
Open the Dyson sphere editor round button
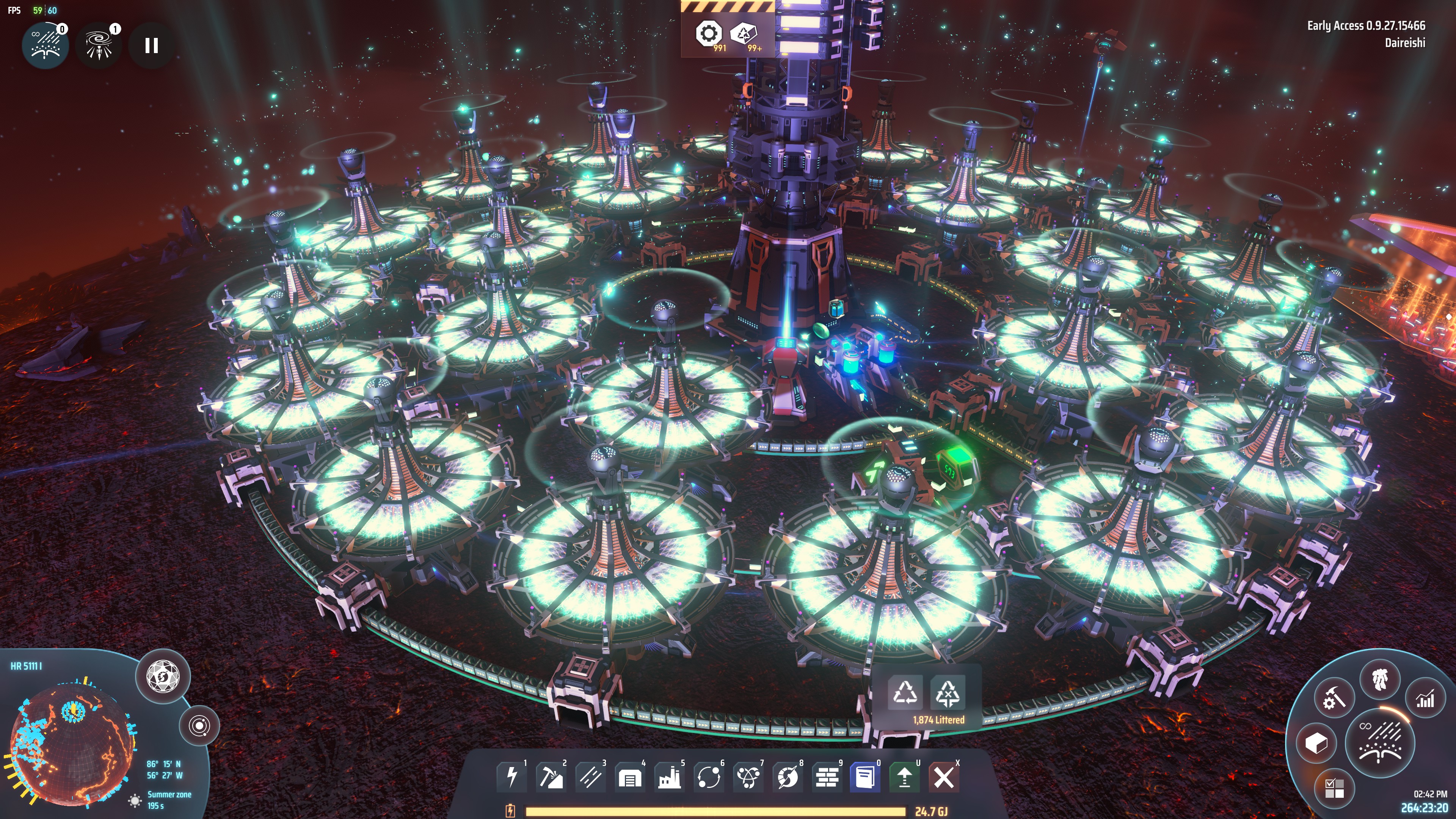163,676
